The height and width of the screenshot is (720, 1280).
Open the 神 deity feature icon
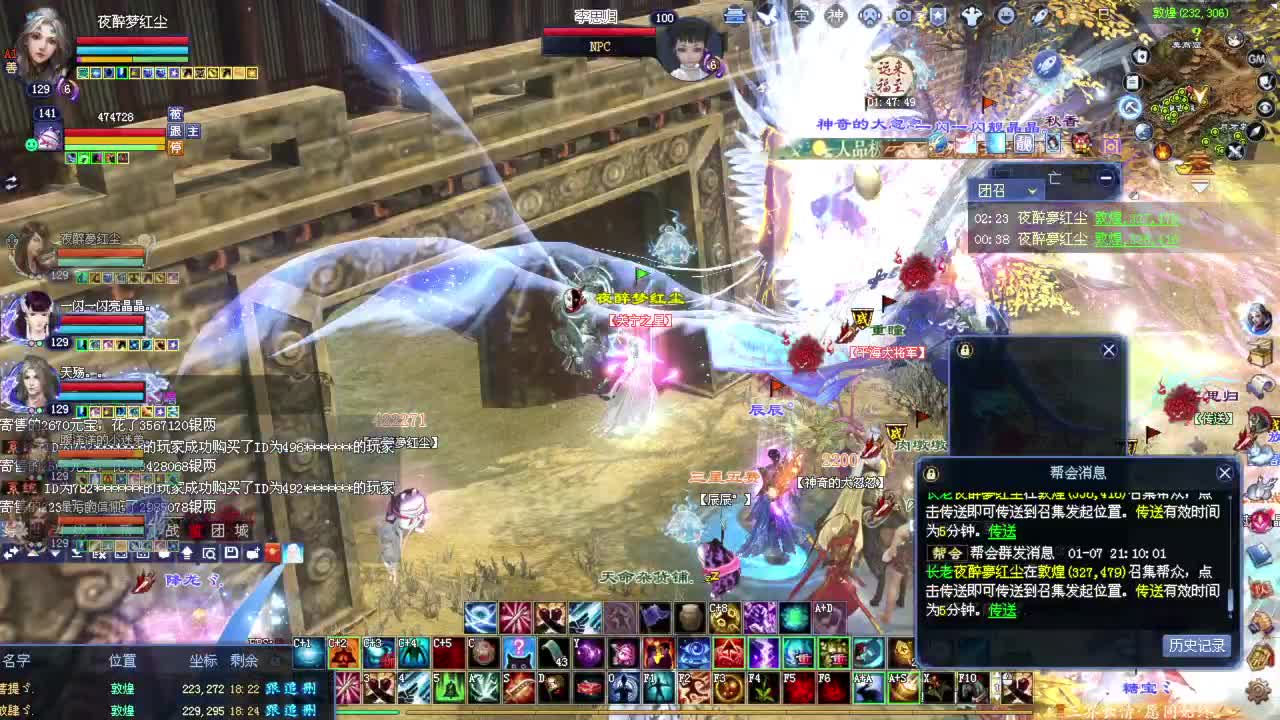(838, 17)
